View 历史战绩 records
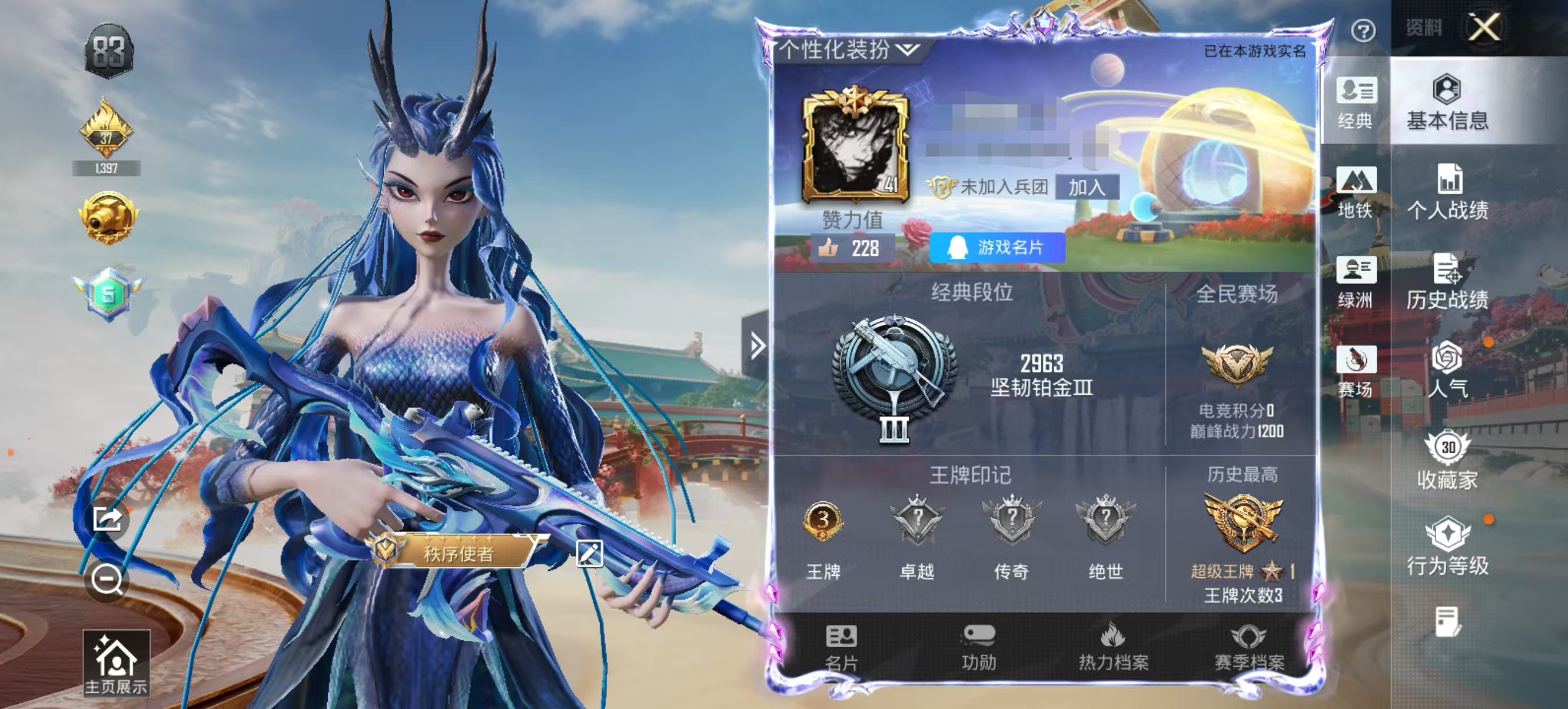Image resolution: width=1568 pixels, height=709 pixels. pyautogui.click(x=1447, y=282)
